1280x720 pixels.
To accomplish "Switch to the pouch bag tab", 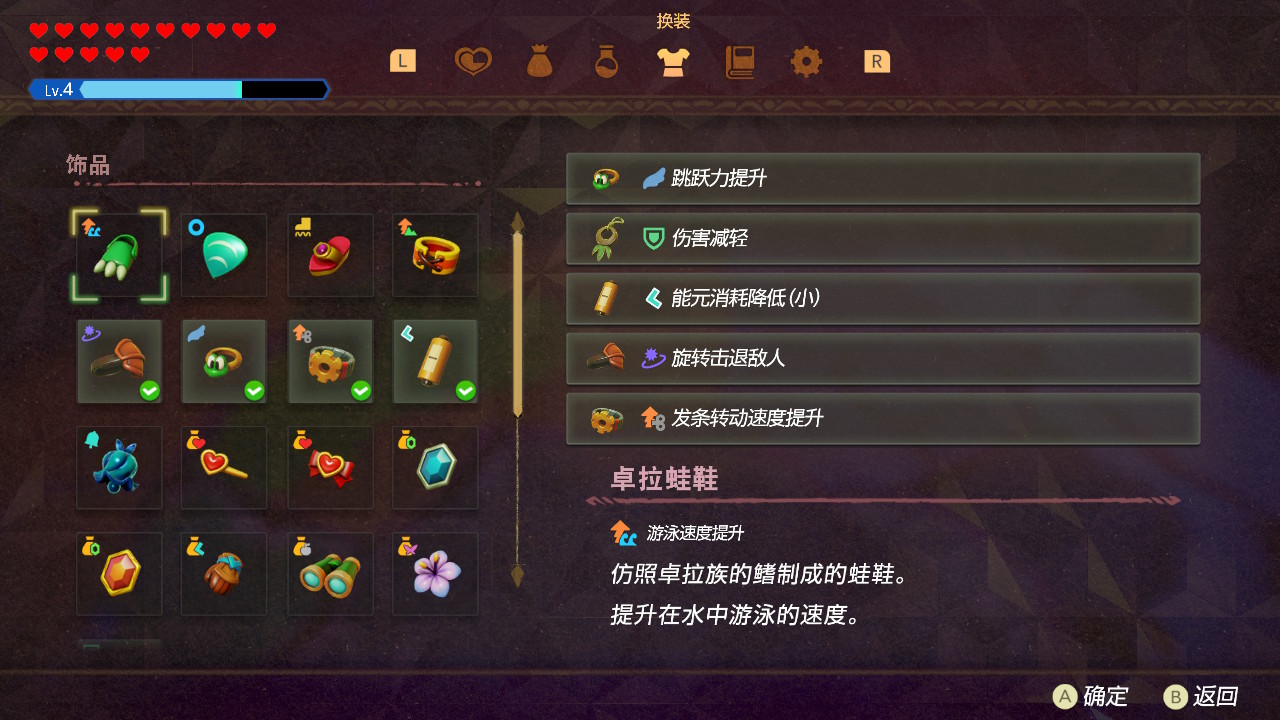I will pos(539,62).
